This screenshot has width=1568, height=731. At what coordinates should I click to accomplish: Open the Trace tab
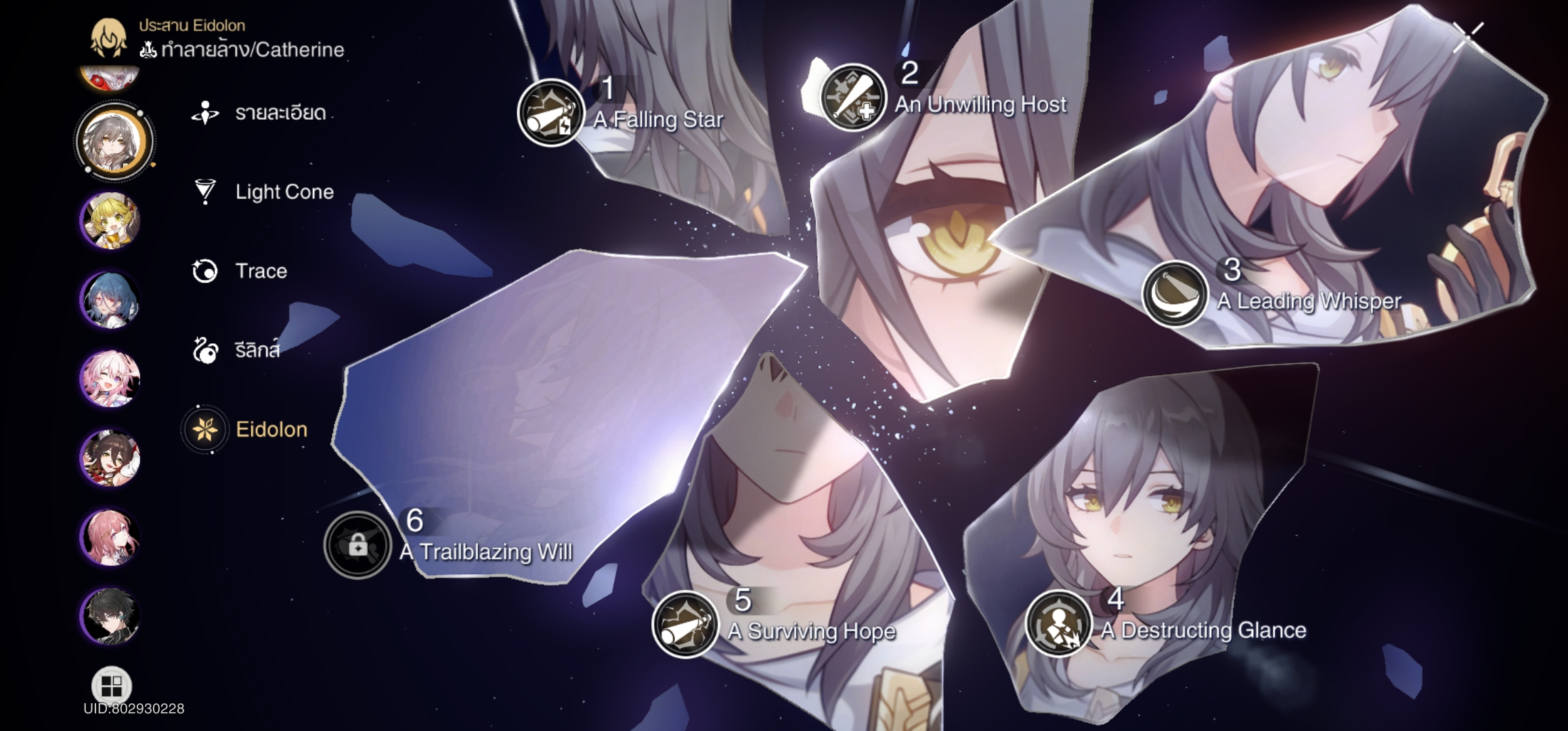(260, 271)
